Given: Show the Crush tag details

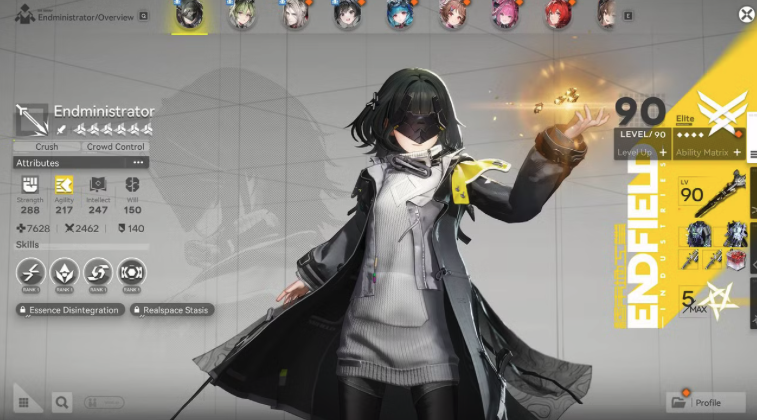Looking at the screenshot, I should 46,147.
